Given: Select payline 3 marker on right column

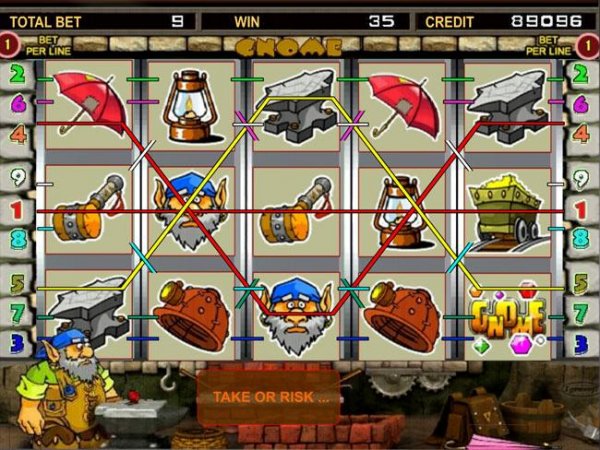Looking at the screenshot, I should [x=582, y=343].
